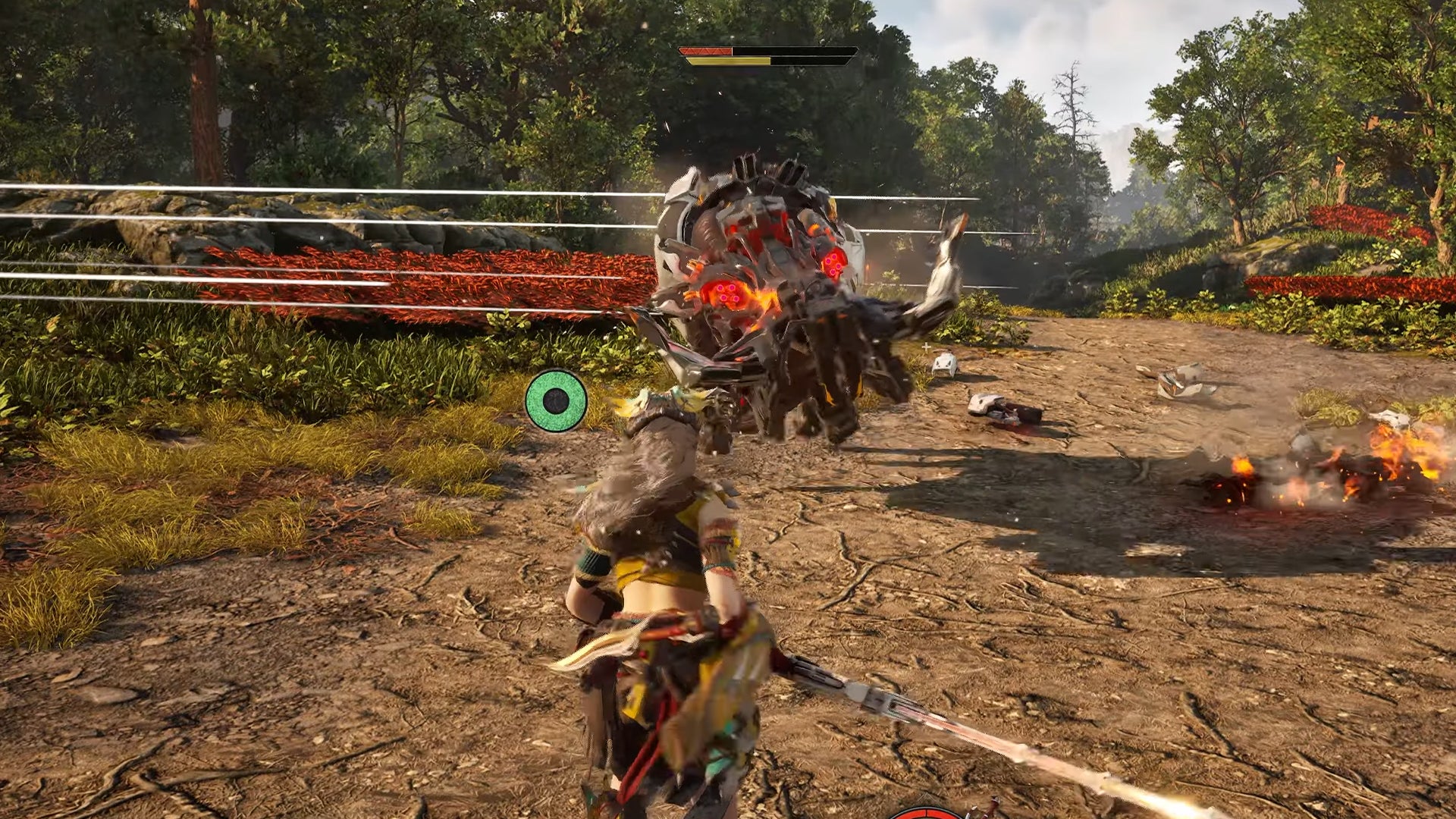
Task: Click the green ring indicator beside the character
Action: point(556,400)
